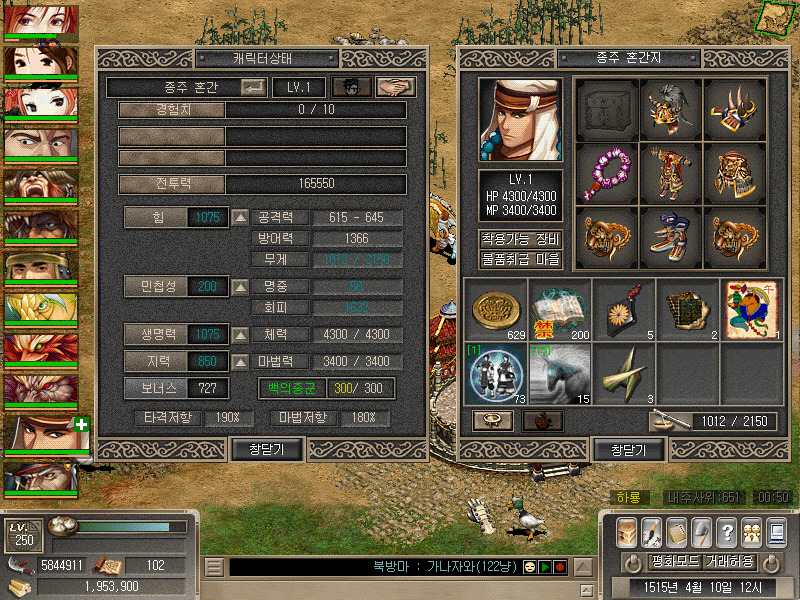
Task: Select the white horse item slot
Action: point(559,374)
